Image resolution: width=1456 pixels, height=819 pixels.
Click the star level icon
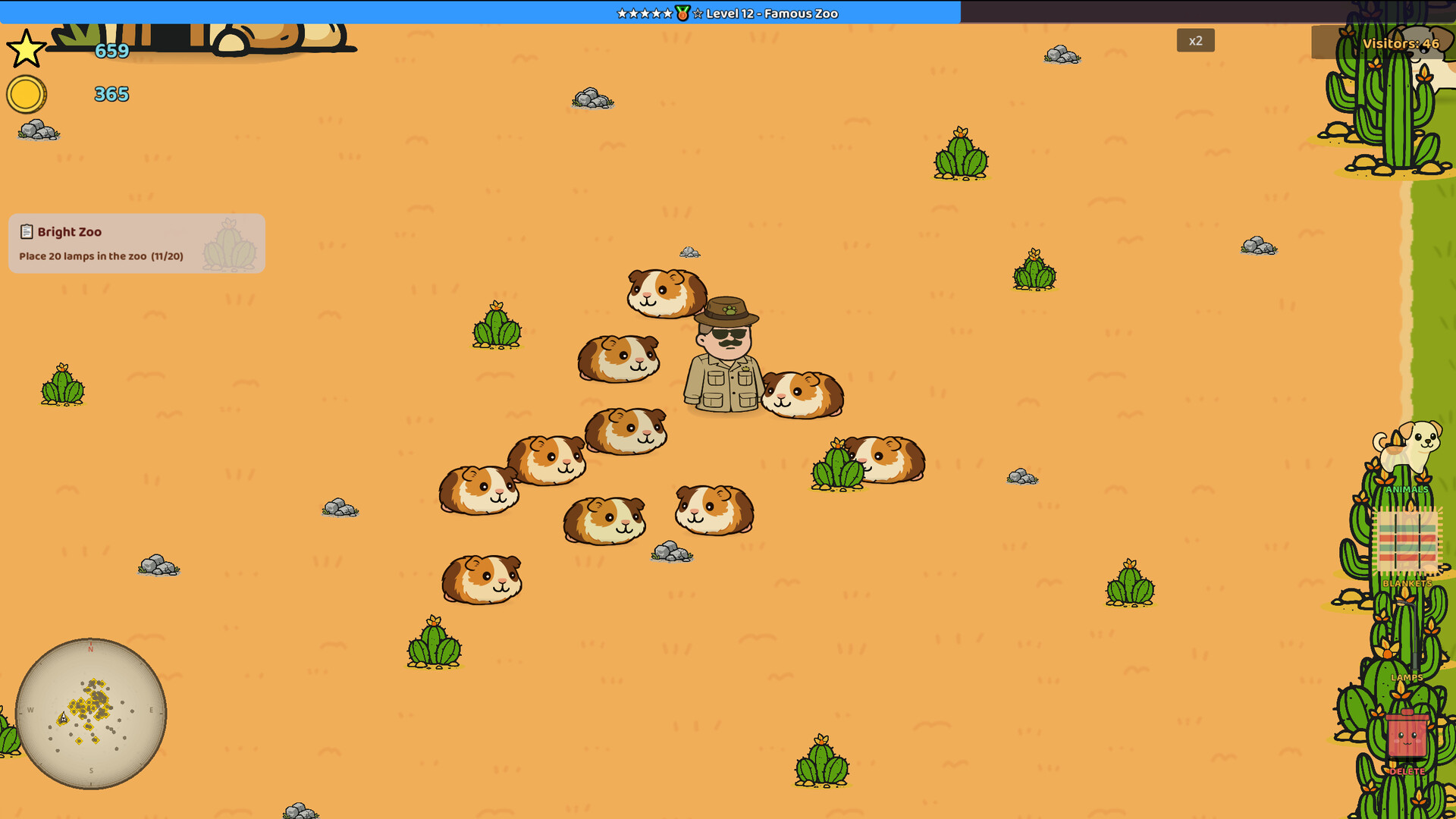[25, 49]
